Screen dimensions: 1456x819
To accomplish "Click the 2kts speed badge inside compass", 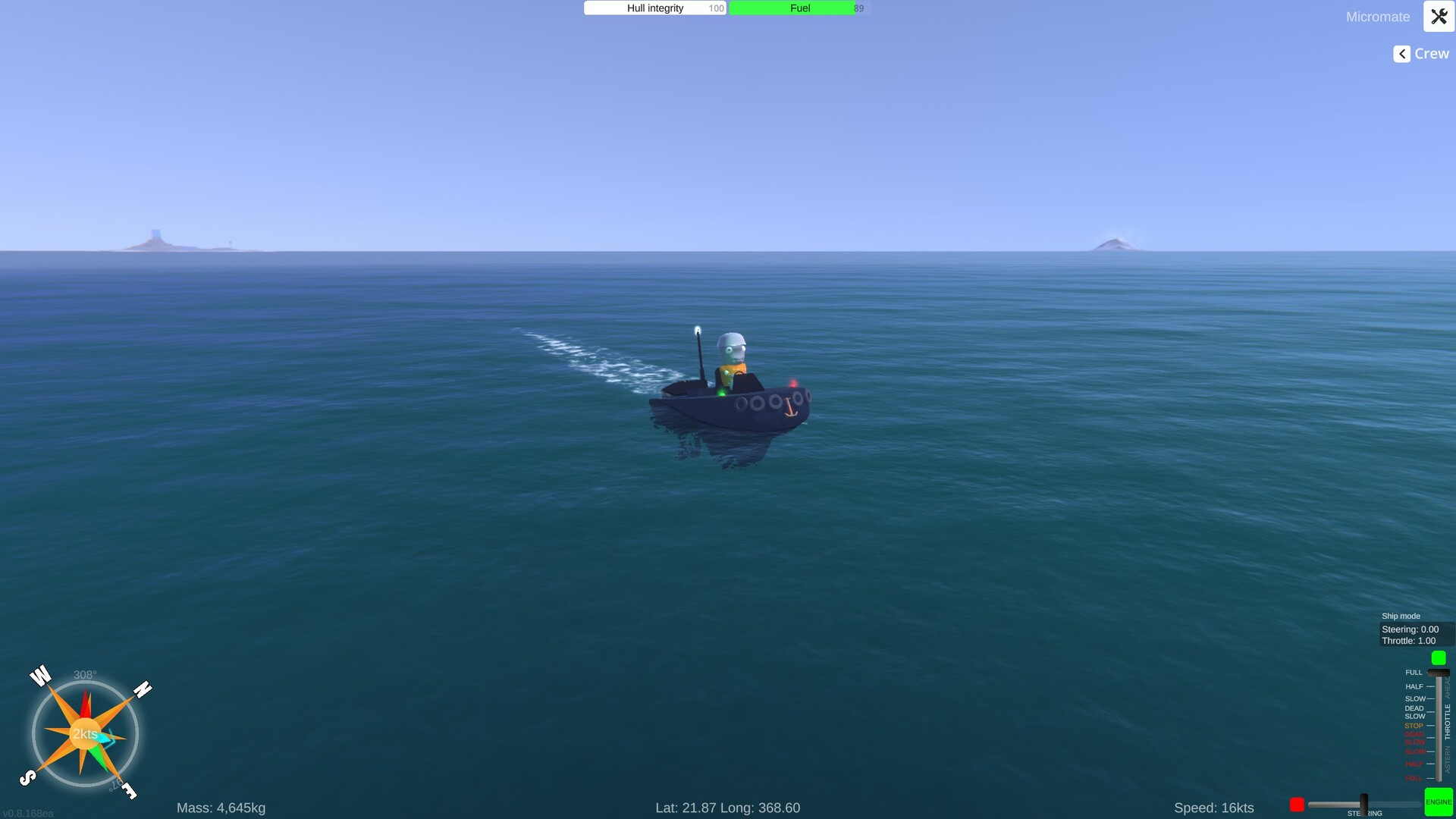I will click(x=85, y=733).
